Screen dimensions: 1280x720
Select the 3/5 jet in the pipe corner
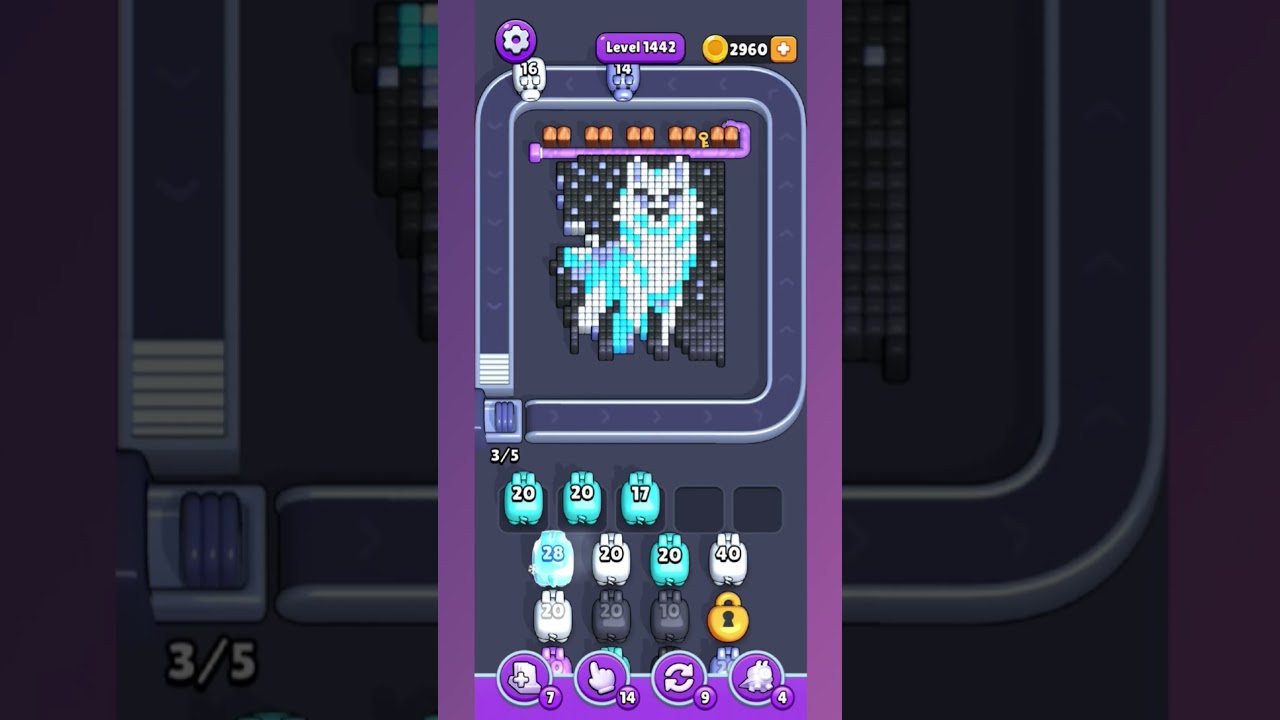pyautogui.click(x=505, y=421)
